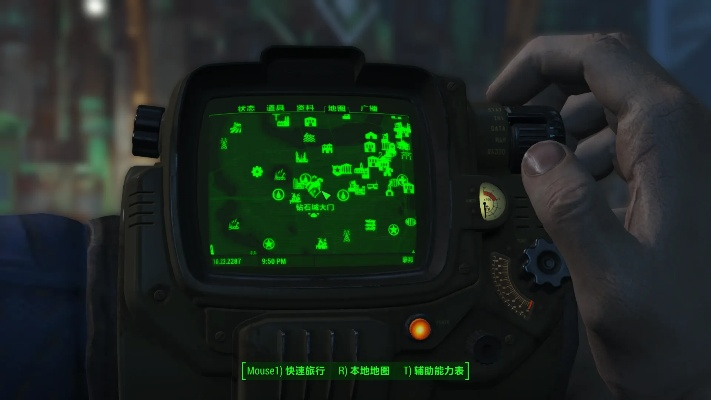Switch to the 状态 tab
711x400 pixels.
tap(246, 108)
